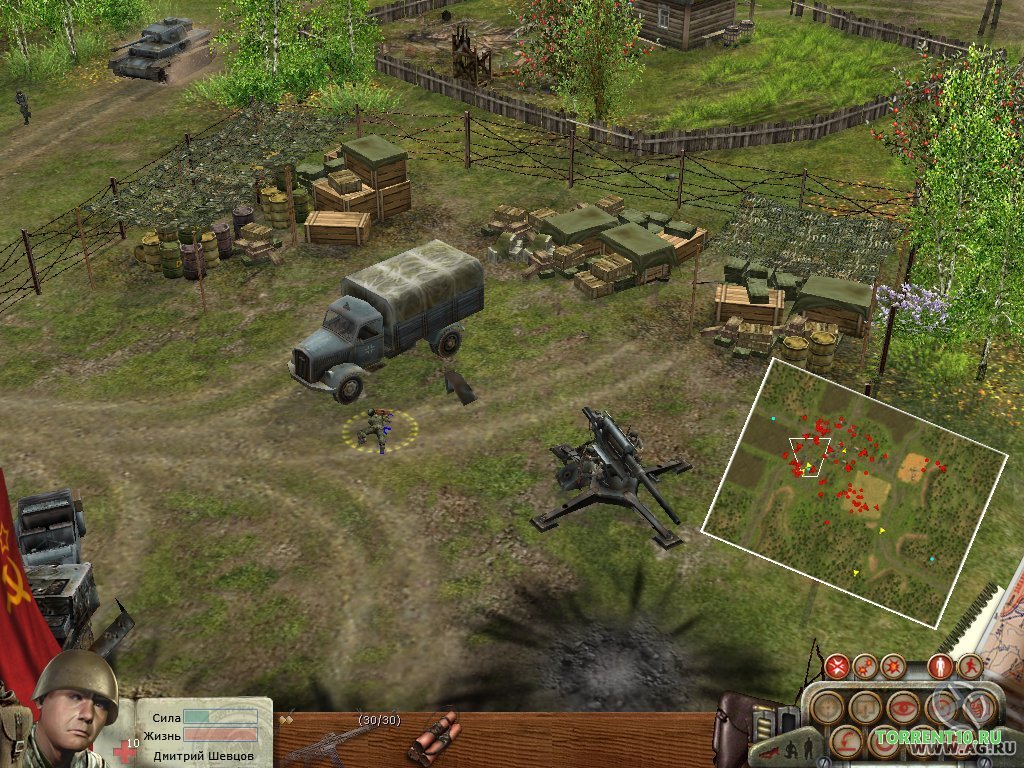Select the two-explosions fire mode button
The width and height of the screenshot is (1024, 768).
tap(866, 666)
